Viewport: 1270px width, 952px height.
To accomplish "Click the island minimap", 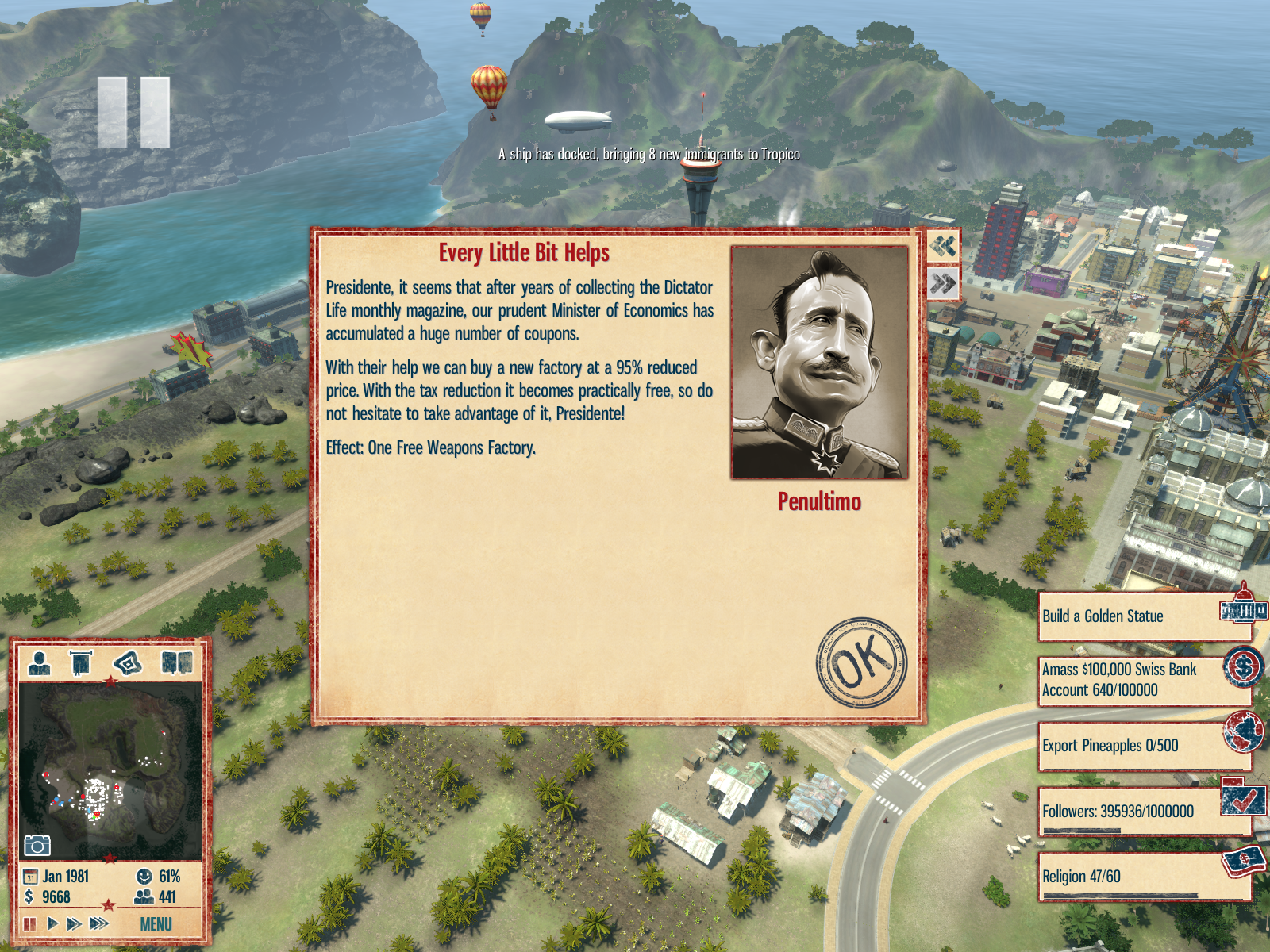I will coord(110,768).
